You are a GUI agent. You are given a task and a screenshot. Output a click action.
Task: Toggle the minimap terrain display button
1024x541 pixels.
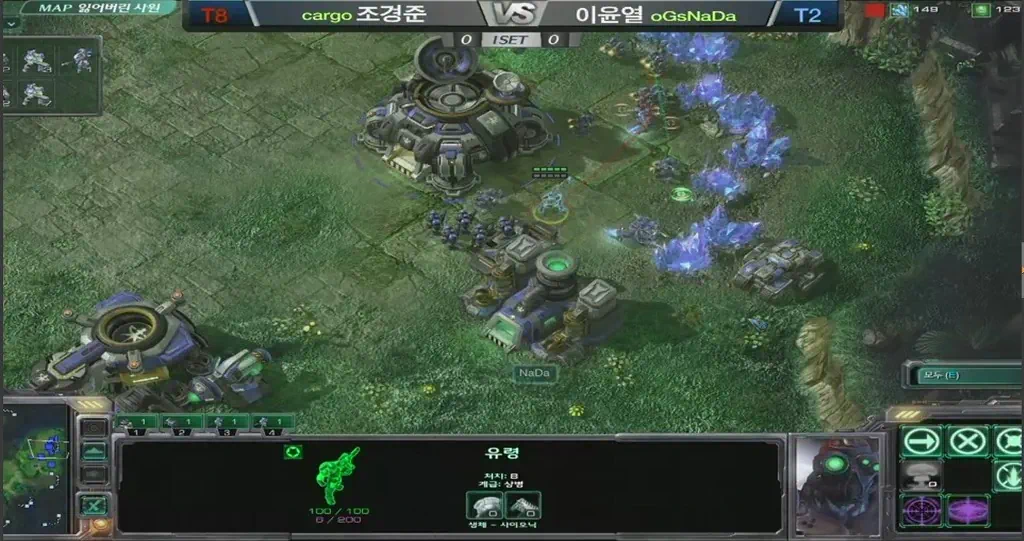(x=93, y=452)
